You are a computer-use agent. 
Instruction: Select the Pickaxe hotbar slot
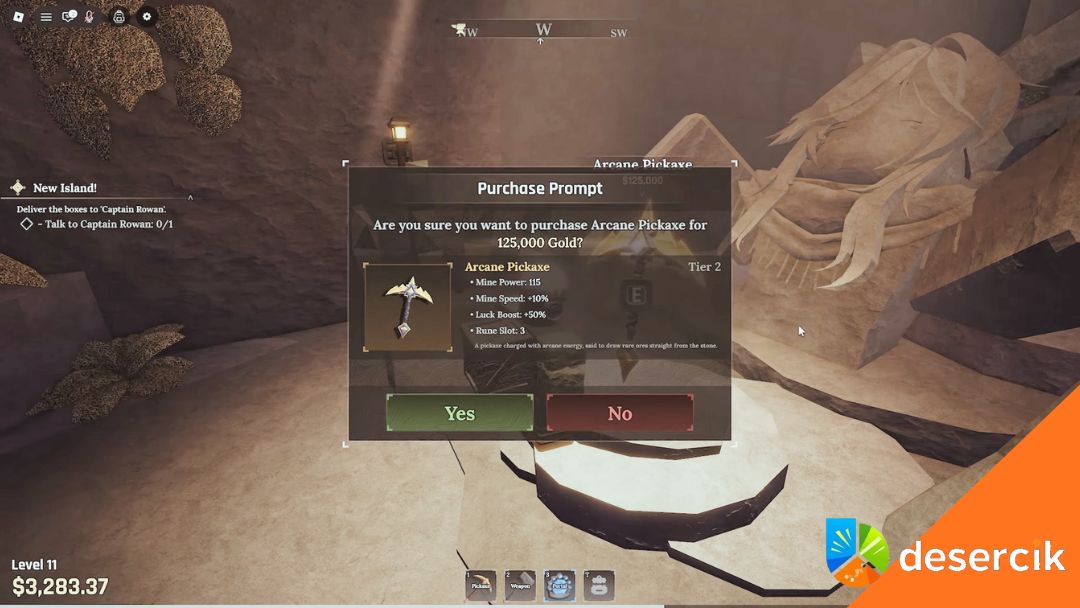[481, 585]
